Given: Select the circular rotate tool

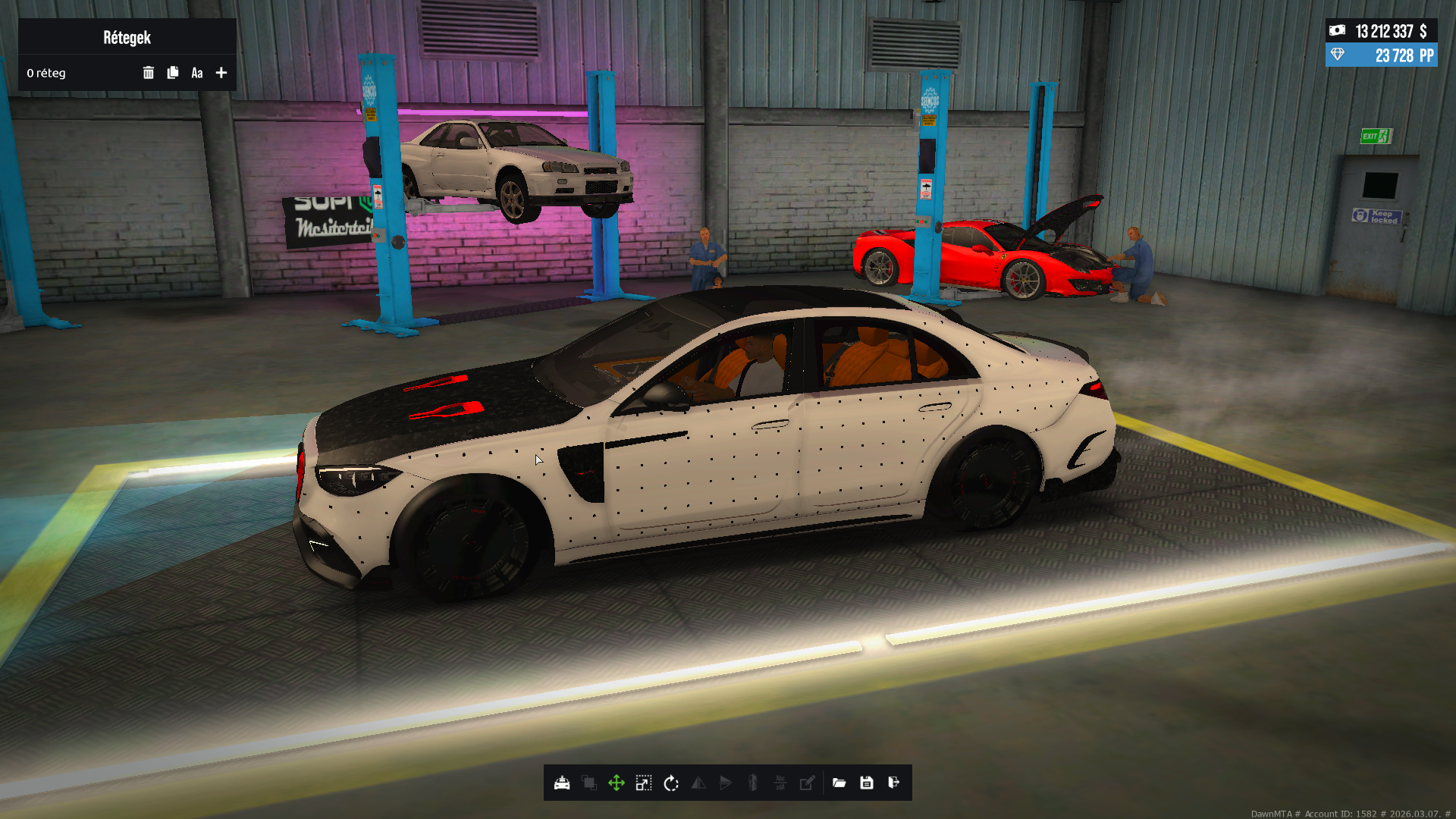Looking at the screenshot, I should click(x=671, y=783).
